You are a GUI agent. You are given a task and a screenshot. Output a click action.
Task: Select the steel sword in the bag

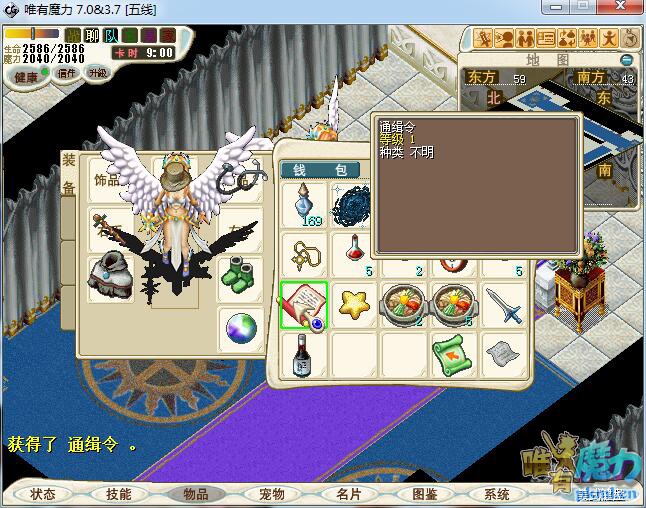pos(506,303)
